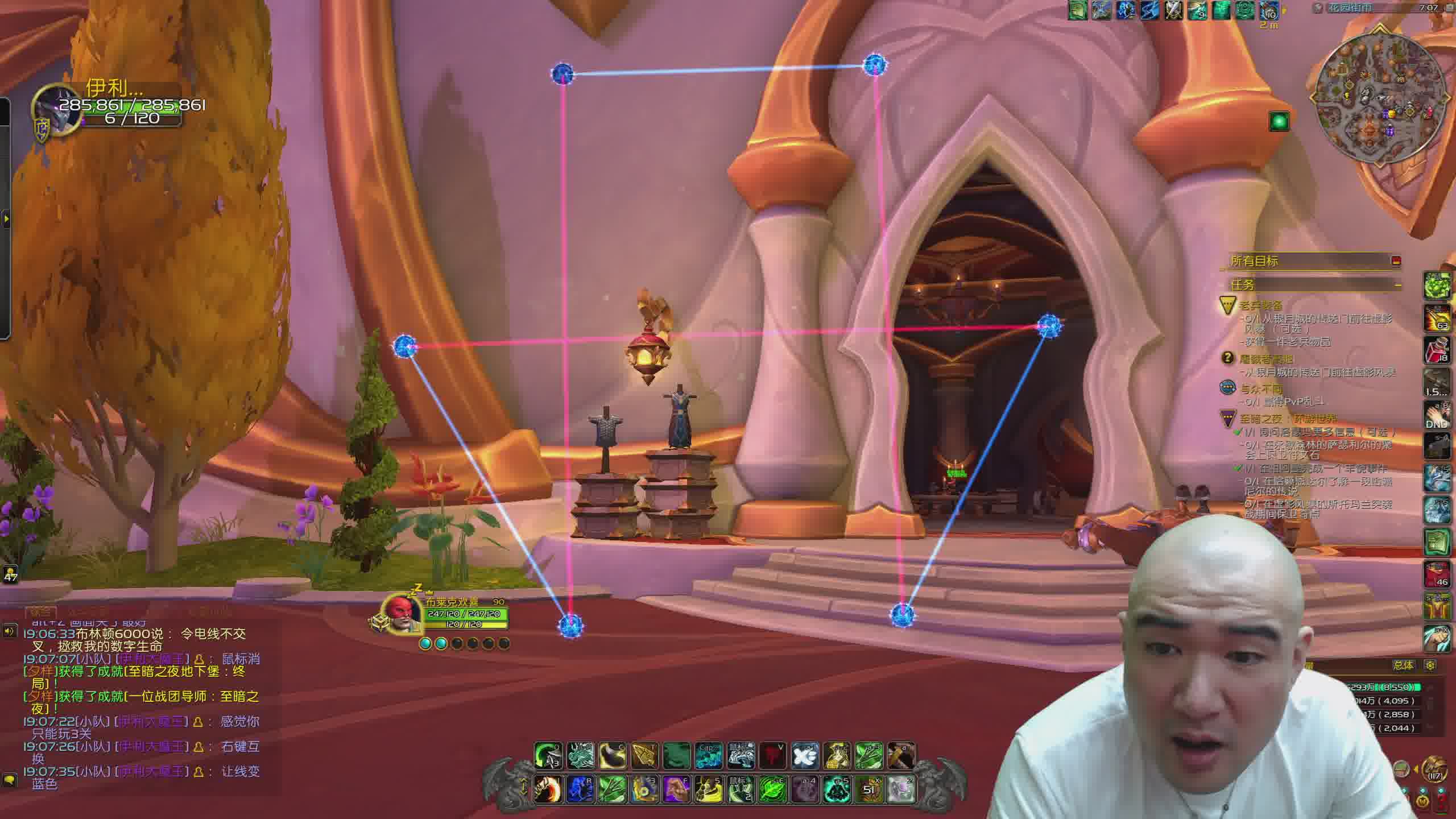Click the green glowing gem button
1456x819 pixels.
tap(1279, 121)
